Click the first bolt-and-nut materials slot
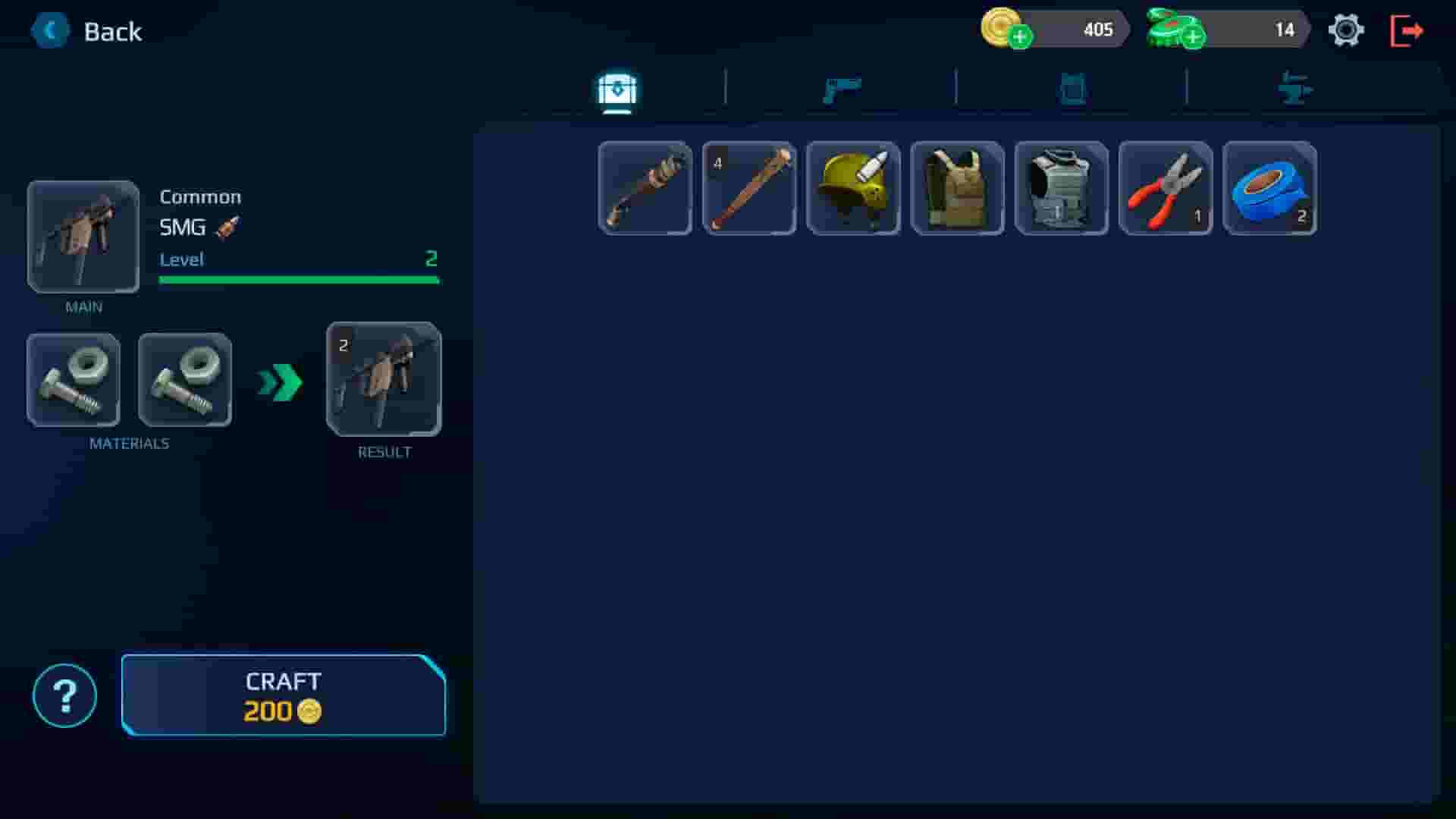1456x819 pixels. tap(73, 380)
